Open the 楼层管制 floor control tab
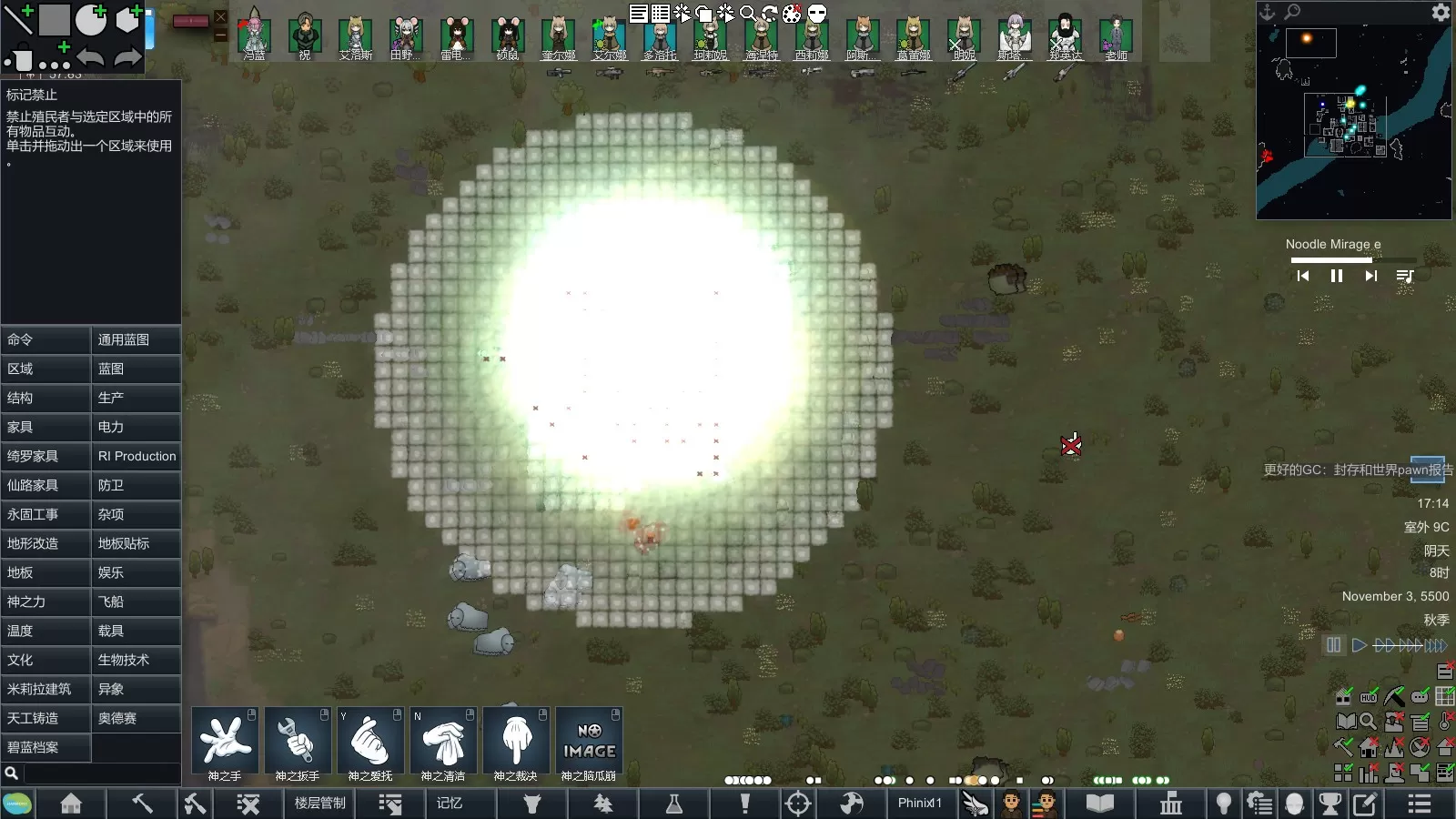Viewport: 1456px width, 819px height. tap(319, 804)
